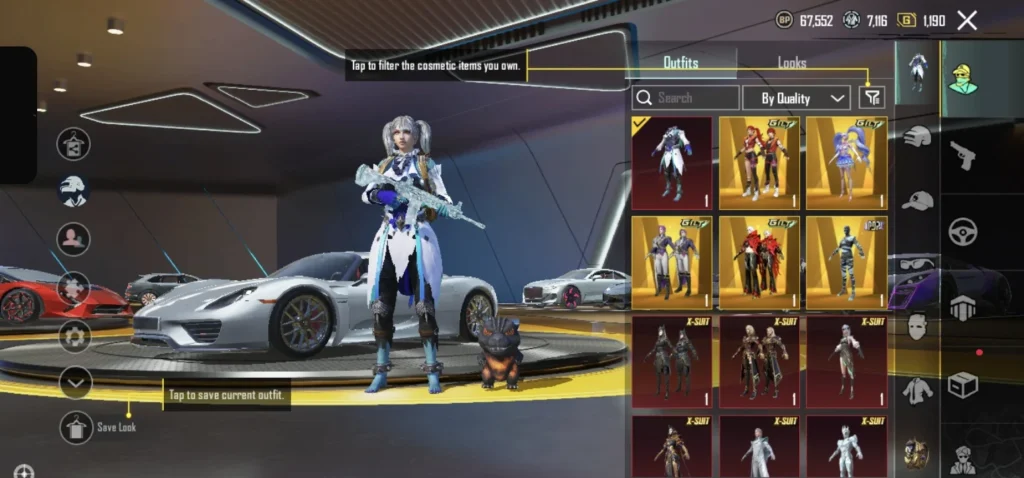Open the helmet category

(917, 137)
